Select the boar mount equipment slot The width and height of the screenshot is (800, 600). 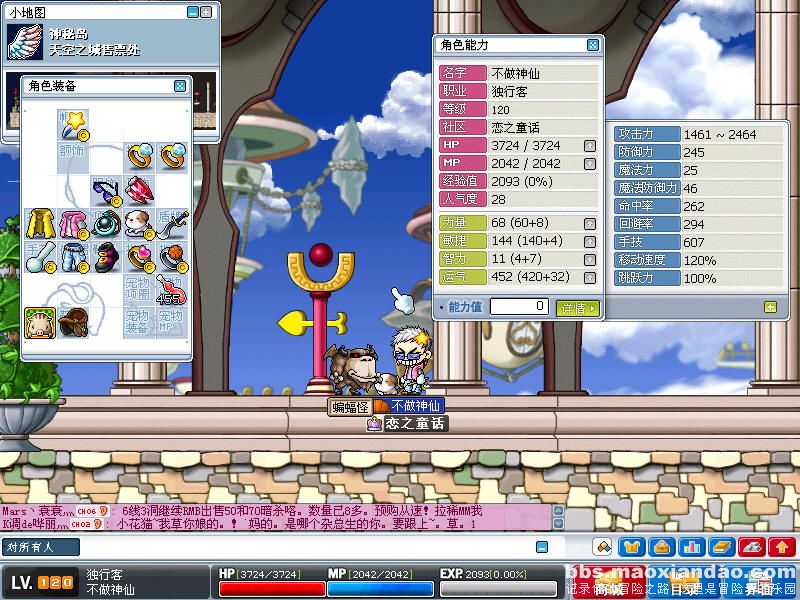tap(40, 322)
